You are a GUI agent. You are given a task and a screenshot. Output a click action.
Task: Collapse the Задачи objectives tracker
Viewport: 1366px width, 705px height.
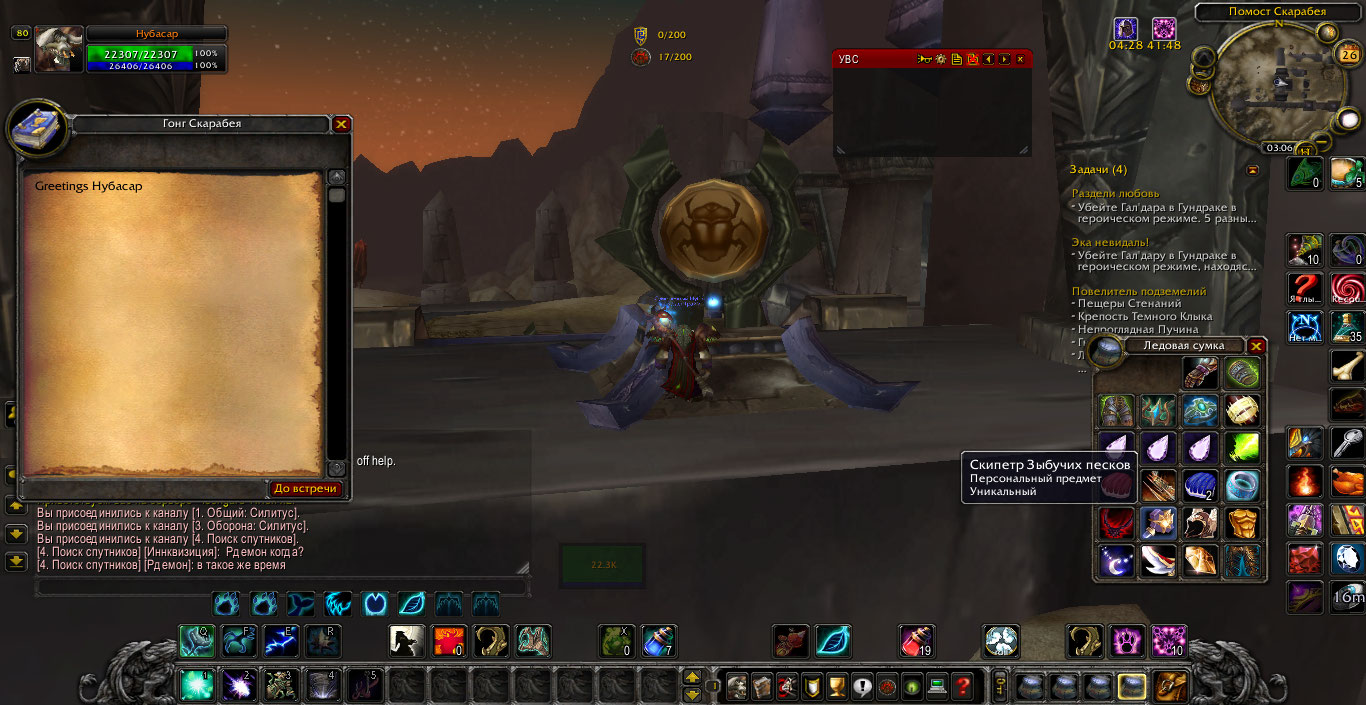coord(1253,170)
